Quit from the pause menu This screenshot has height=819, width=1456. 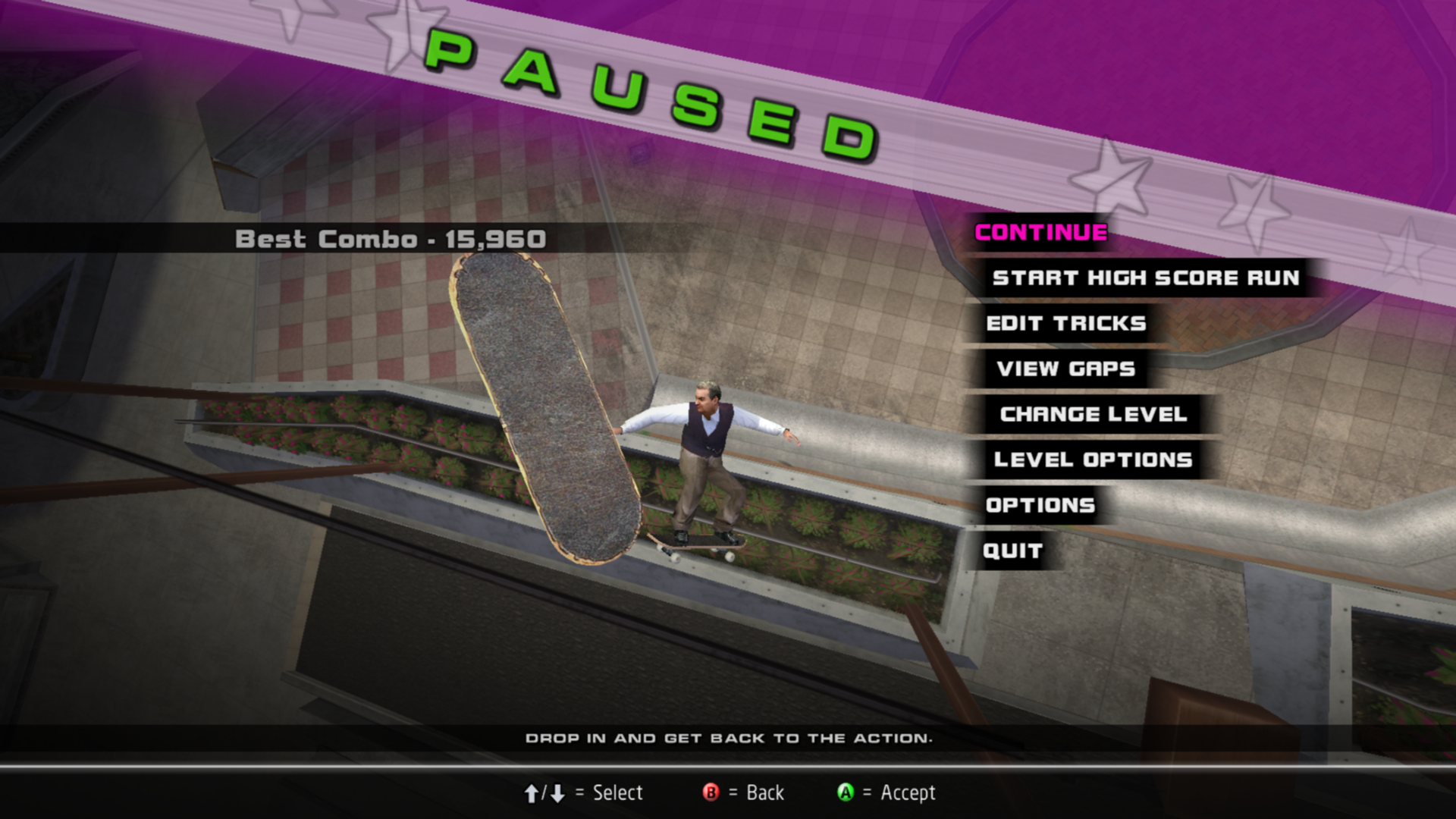[1012, 551]
